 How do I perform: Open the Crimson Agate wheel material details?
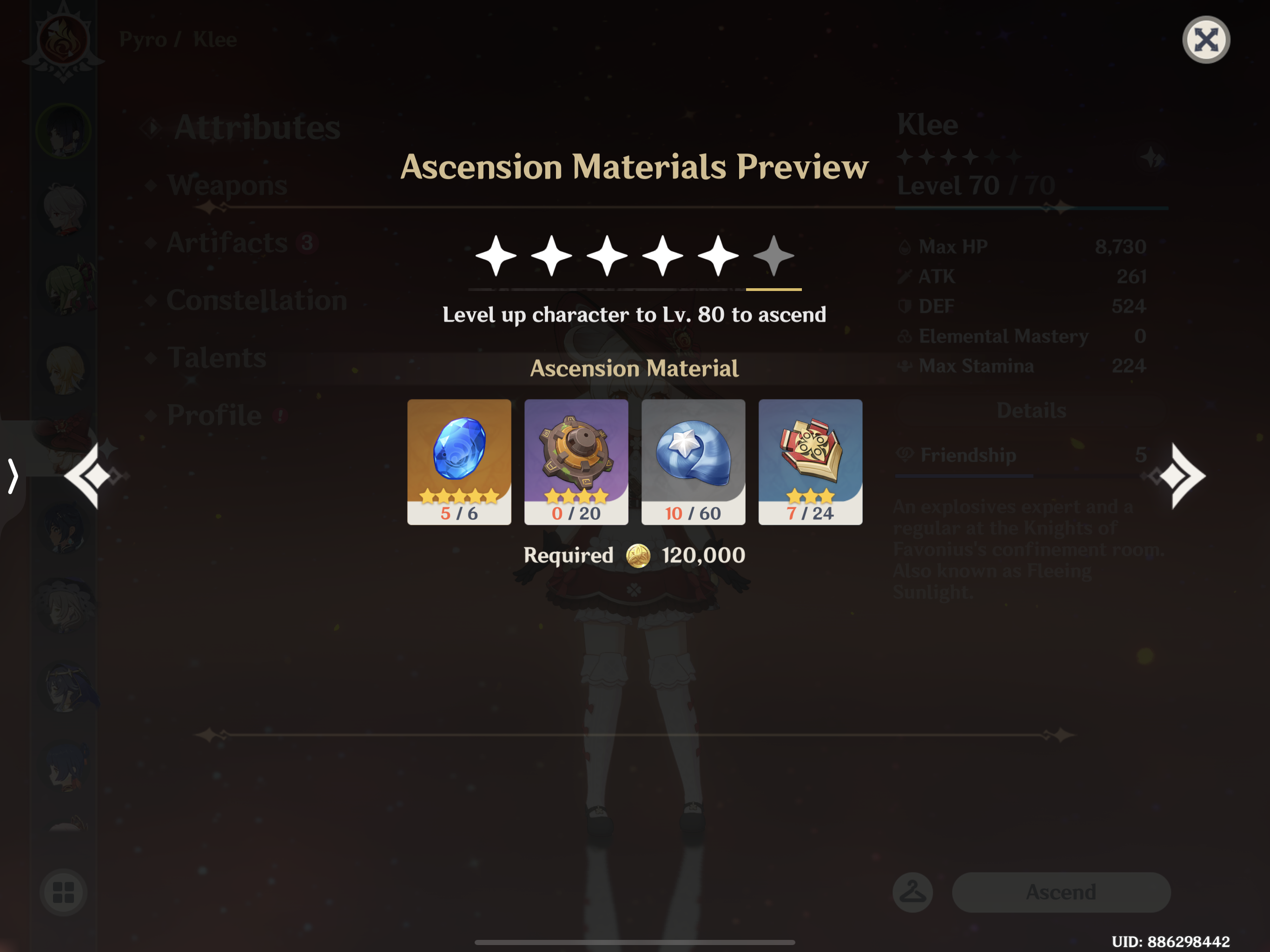[x=576, y=459]
